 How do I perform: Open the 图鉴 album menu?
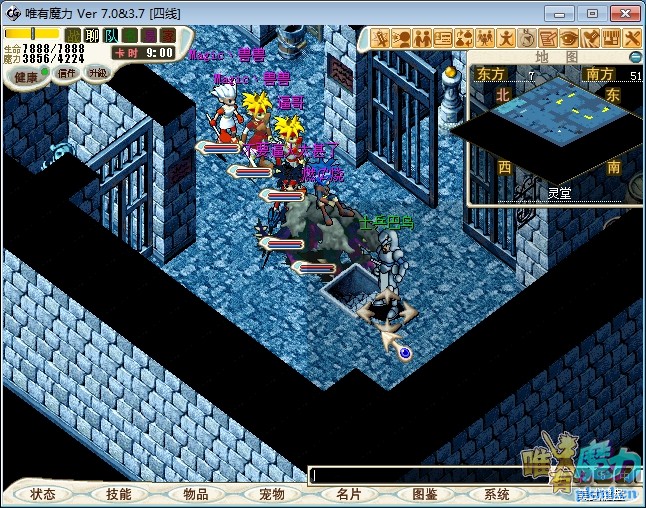coord(424,494)
